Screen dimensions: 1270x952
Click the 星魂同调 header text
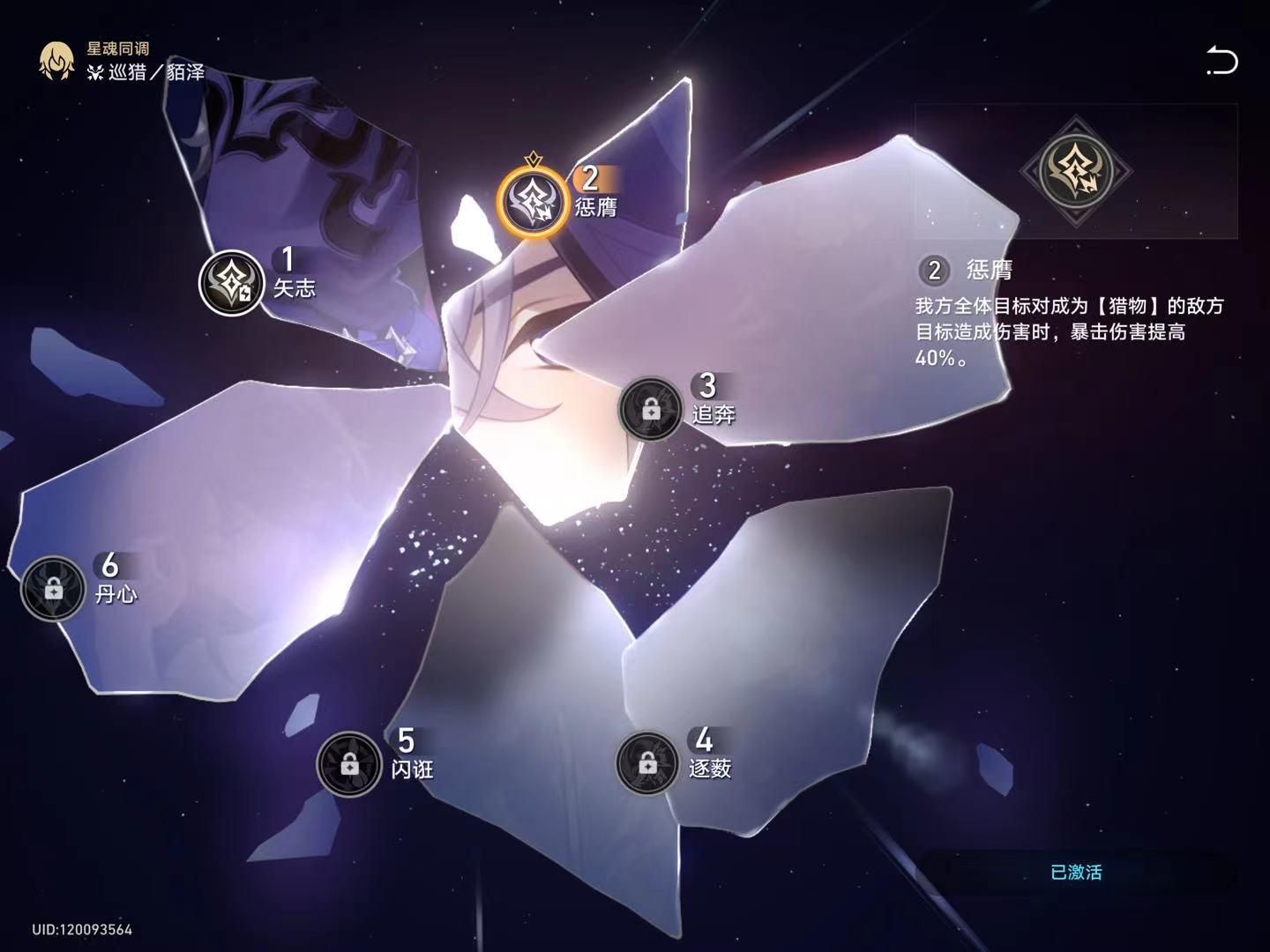click(116, 49)
